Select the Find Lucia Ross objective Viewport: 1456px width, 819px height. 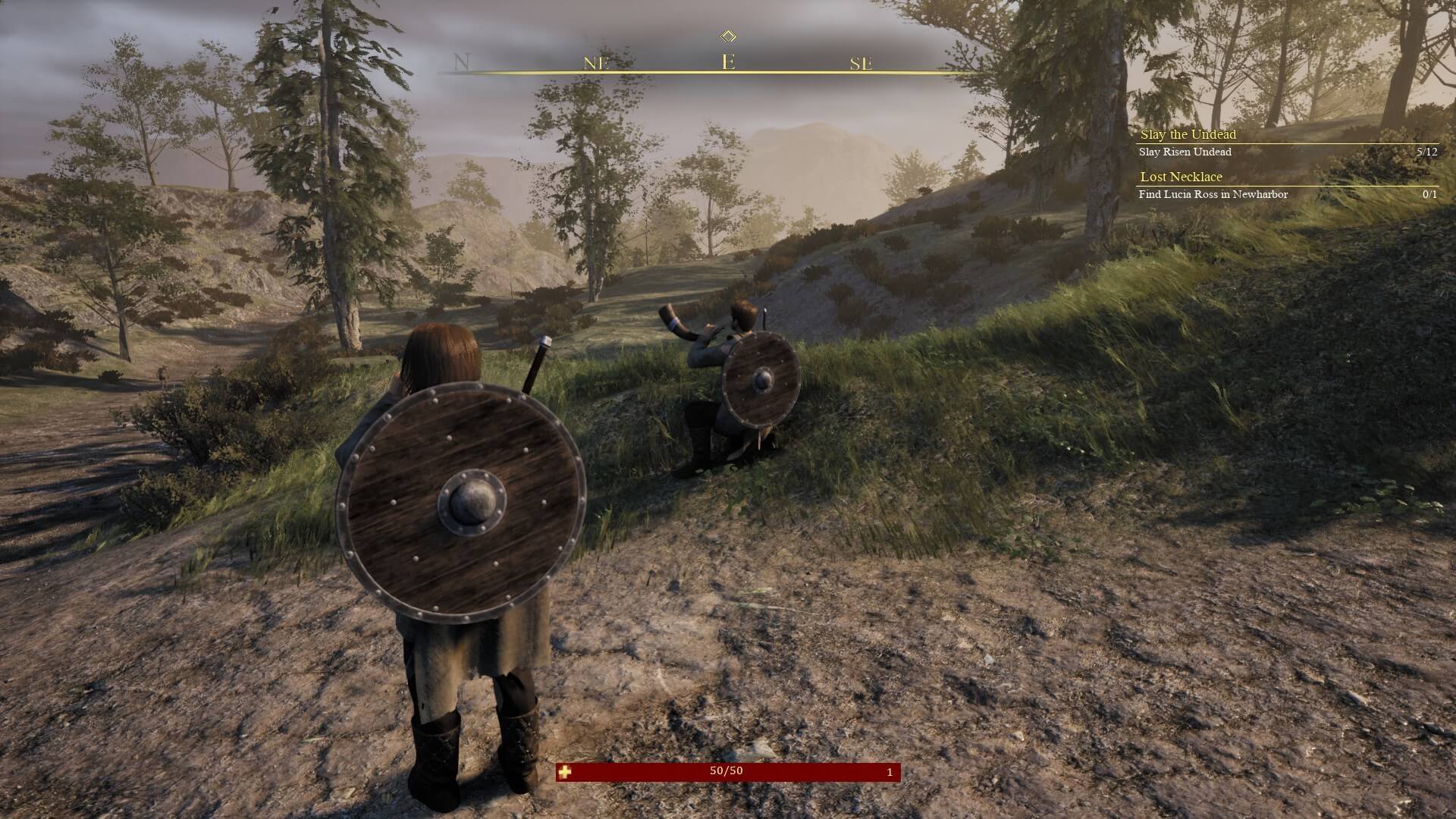click(1213, 194)
